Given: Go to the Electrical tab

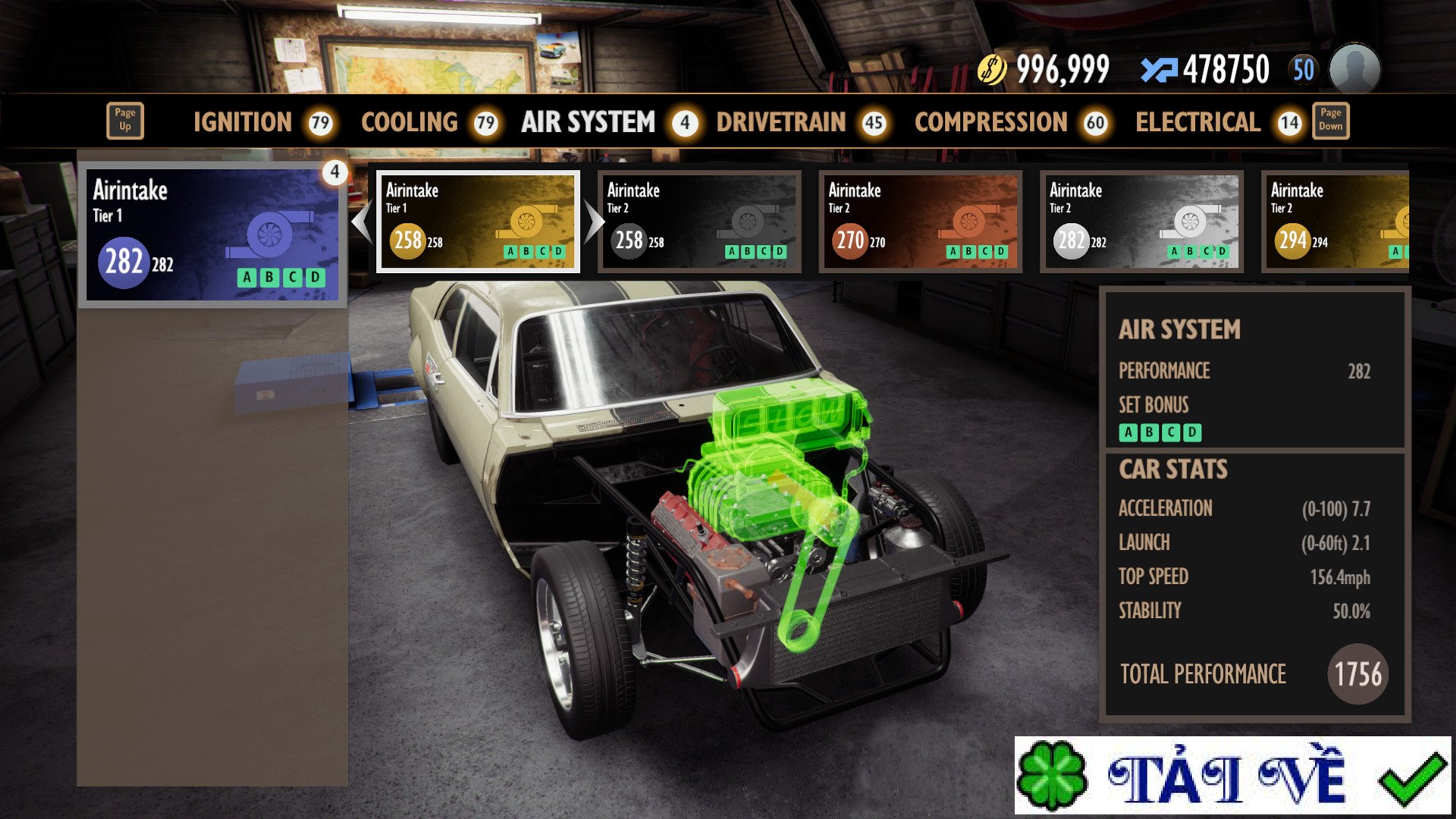Looking at the screenshot, I should (1197, 122).
